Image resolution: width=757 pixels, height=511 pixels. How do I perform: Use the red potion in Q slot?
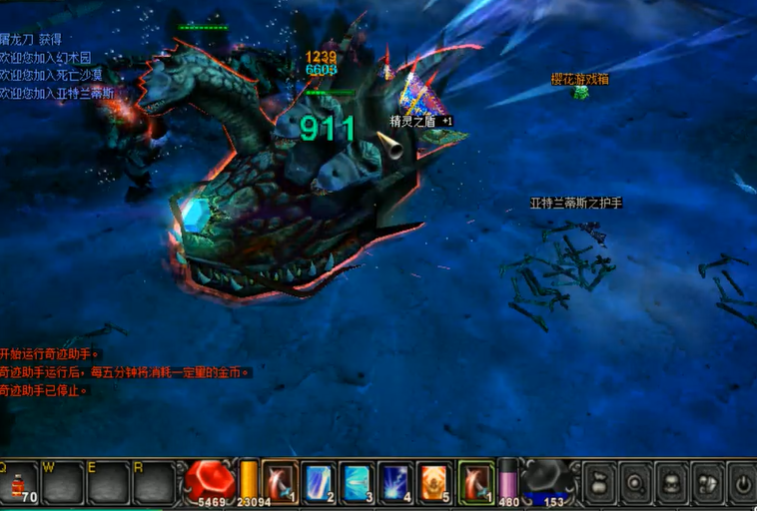click(x=19, y=483)
